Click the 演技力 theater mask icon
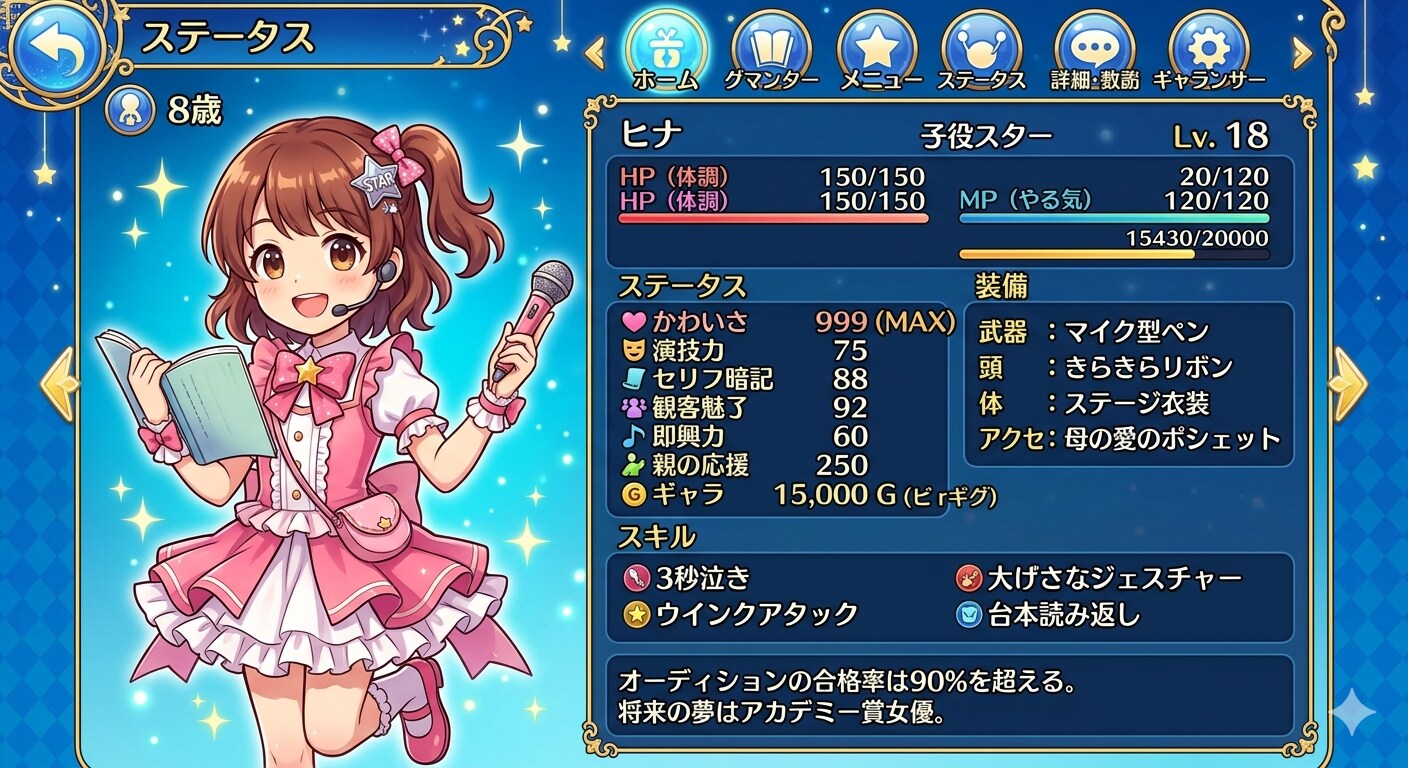 [x=631, y=352]
